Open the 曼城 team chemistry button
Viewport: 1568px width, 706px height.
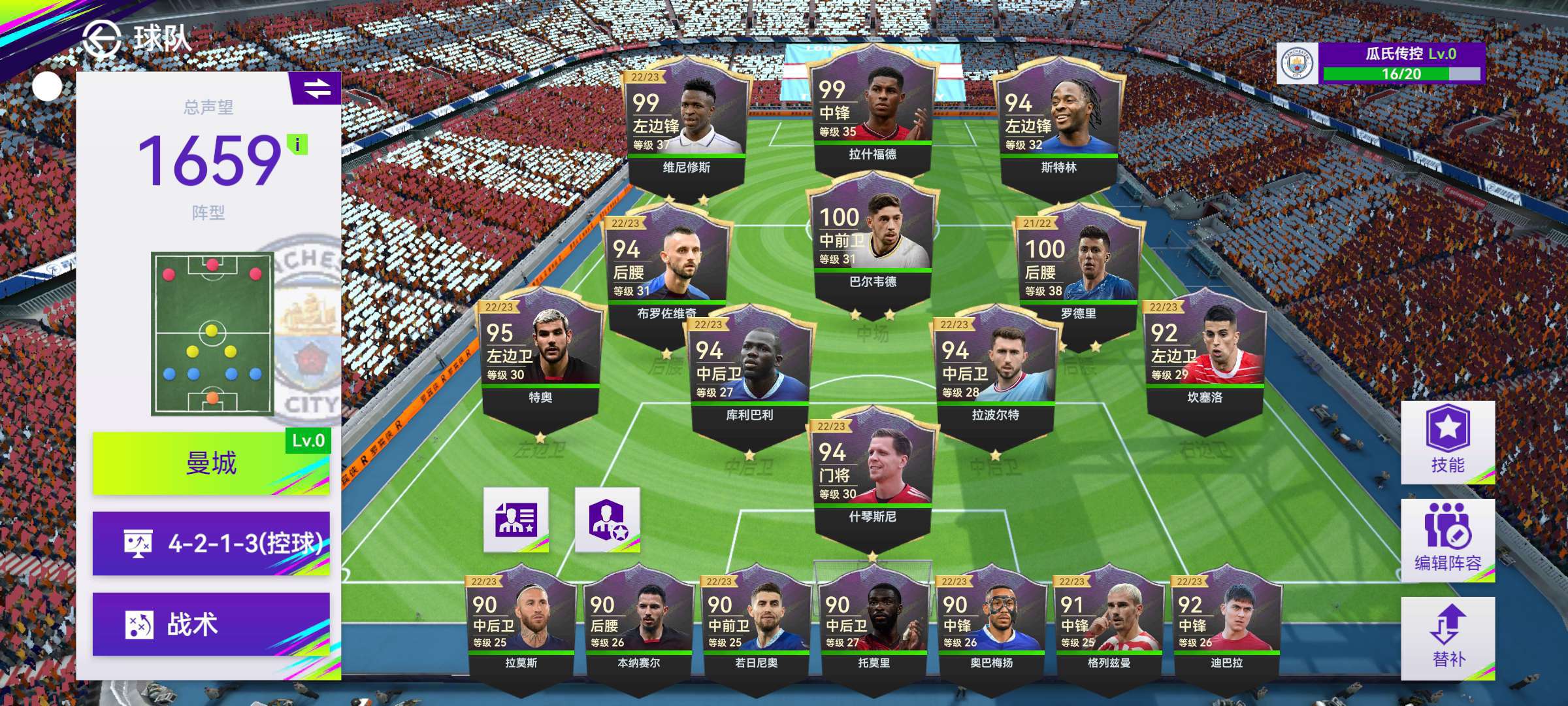pos(210,463)
